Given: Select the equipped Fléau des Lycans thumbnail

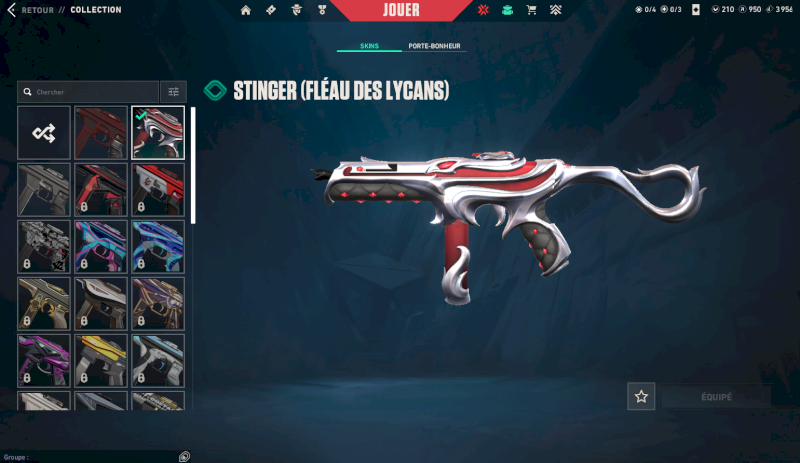Looking at the screenshot, I should pos(158,132).
